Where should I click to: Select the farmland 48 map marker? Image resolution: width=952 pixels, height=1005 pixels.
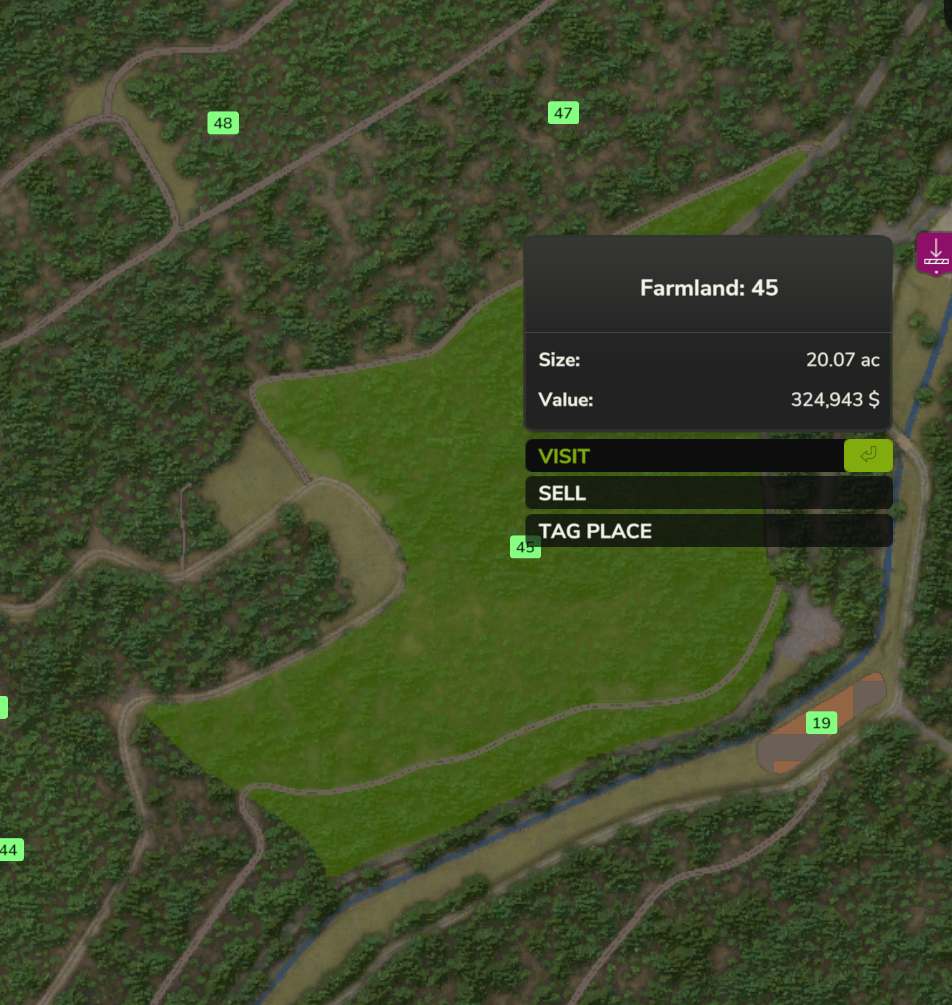223,123
